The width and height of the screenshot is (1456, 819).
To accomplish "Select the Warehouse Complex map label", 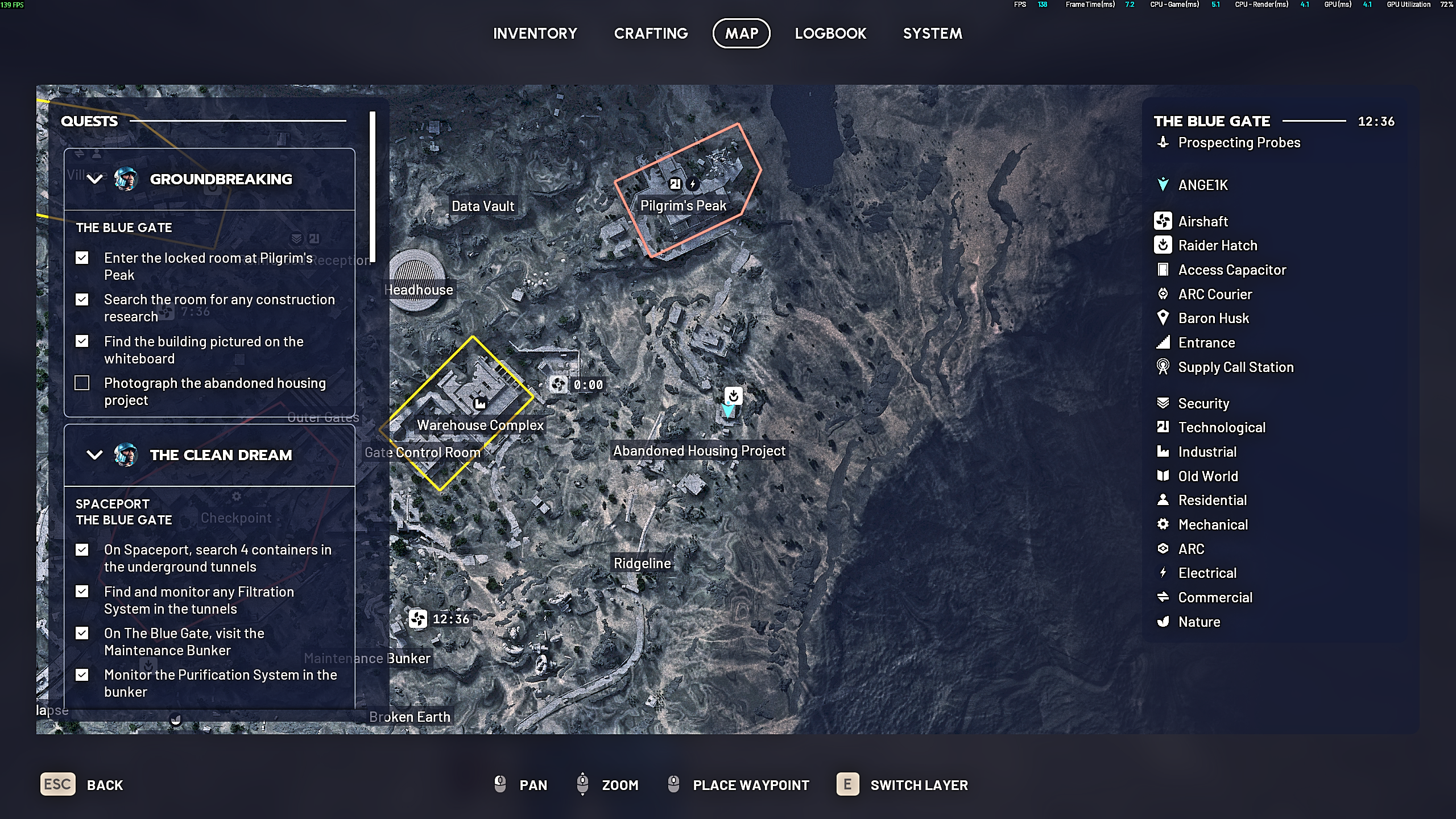I will tap(480, 425).
